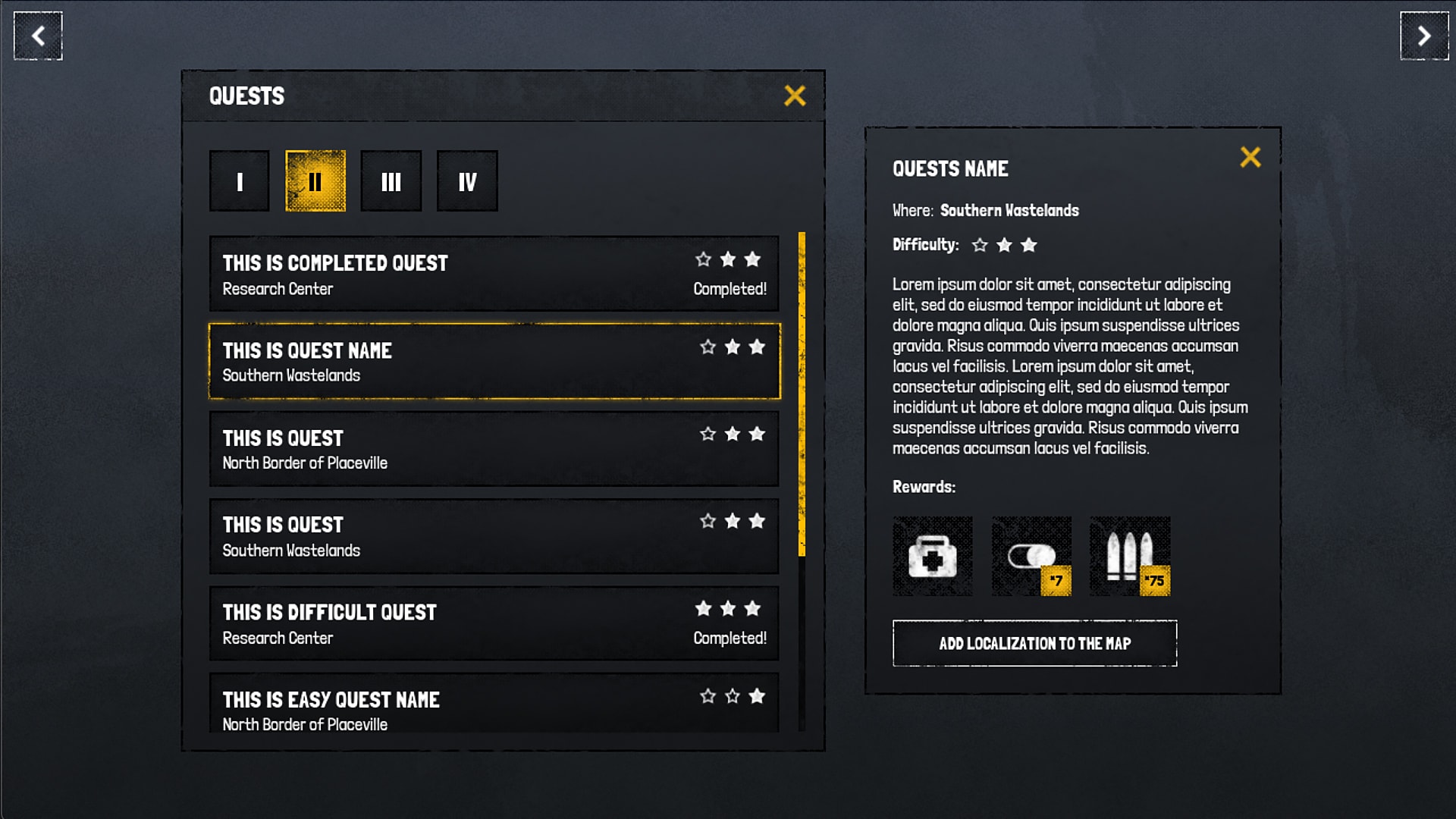Toggle the third star on This Is Easy Quest Name

click(x=758, y=695)
